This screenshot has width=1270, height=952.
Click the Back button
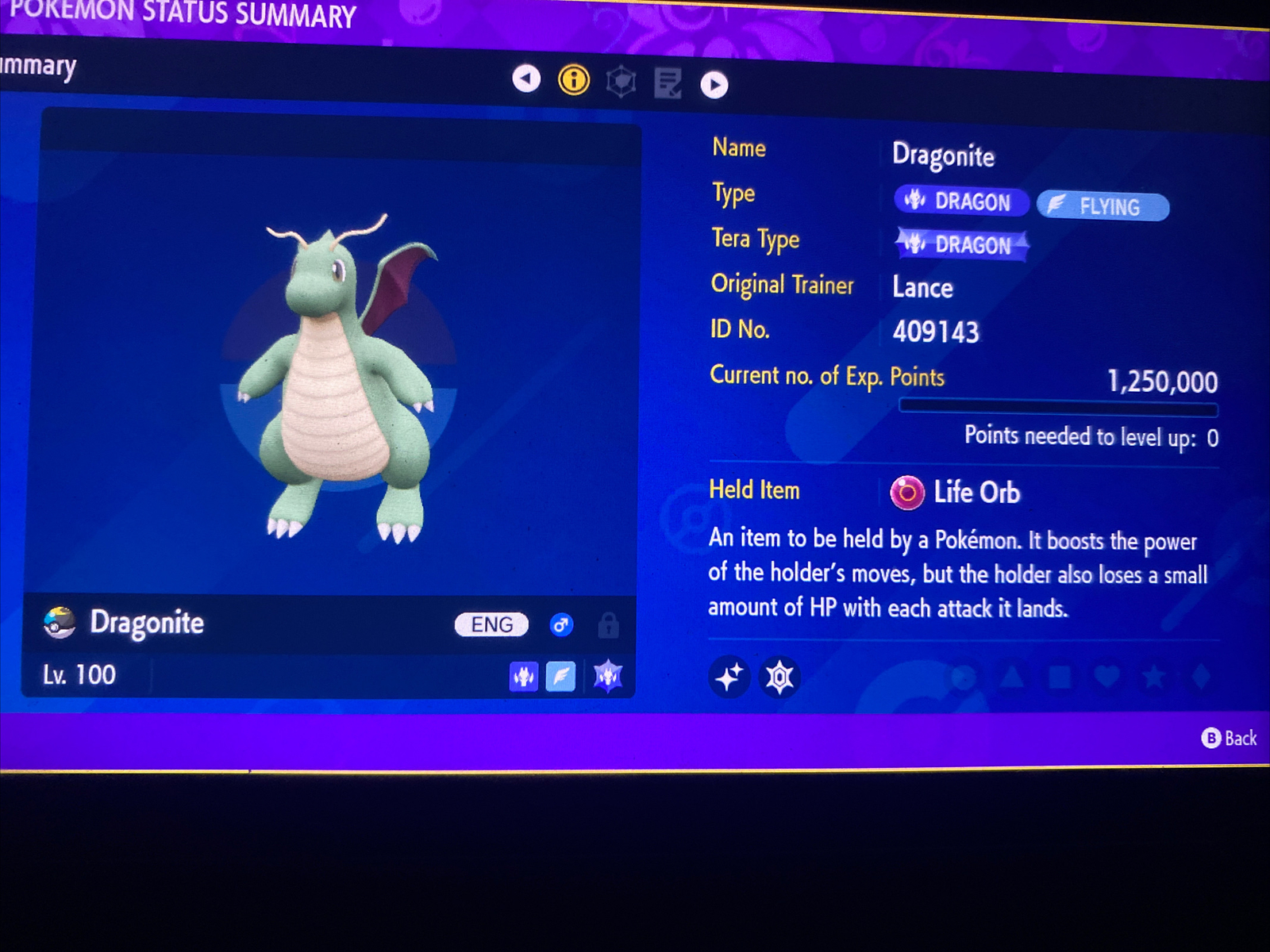point(1230,739)
